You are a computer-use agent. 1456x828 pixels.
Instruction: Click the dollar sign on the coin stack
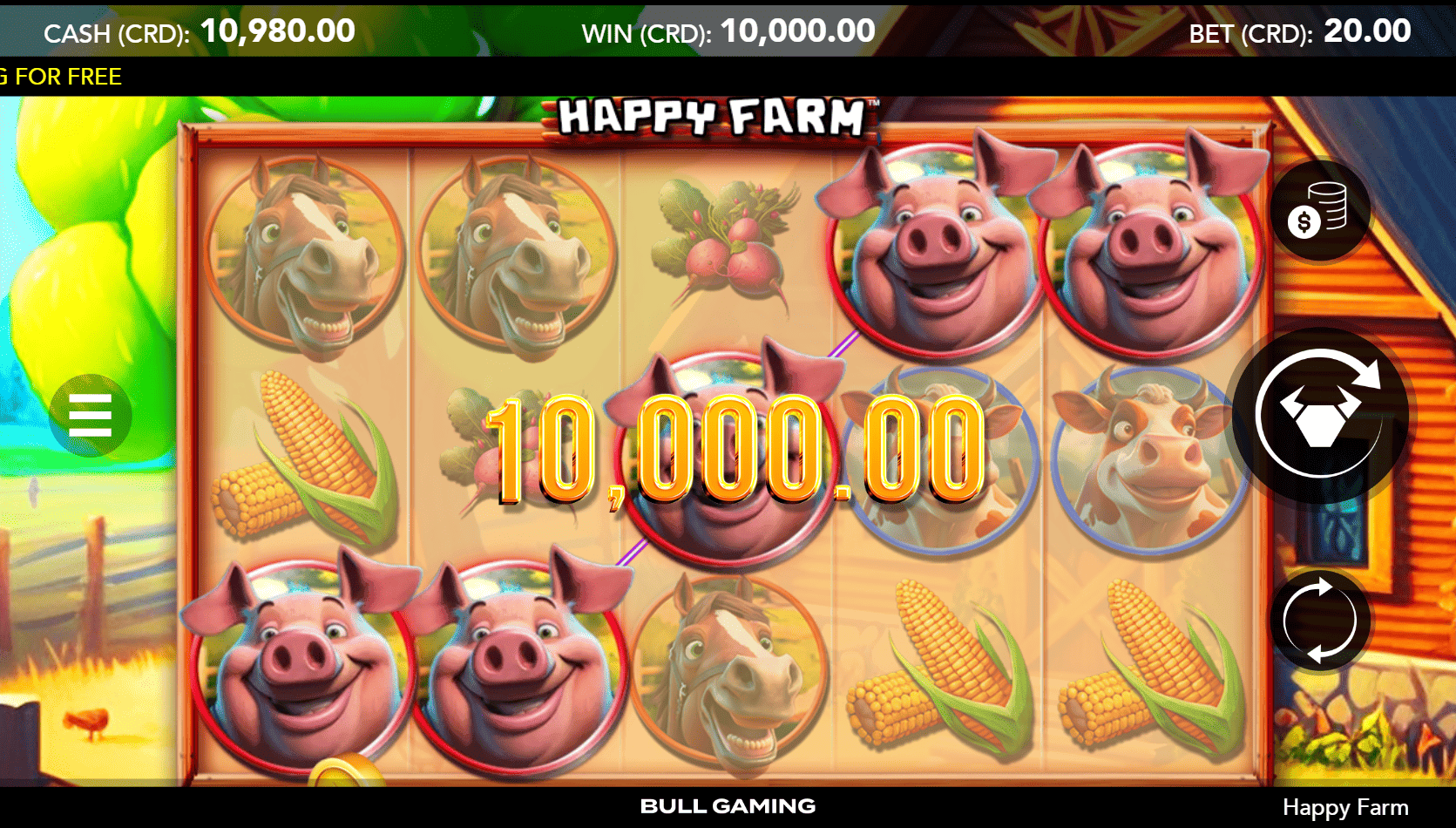pyautogui.click(x=1304, y=220)
